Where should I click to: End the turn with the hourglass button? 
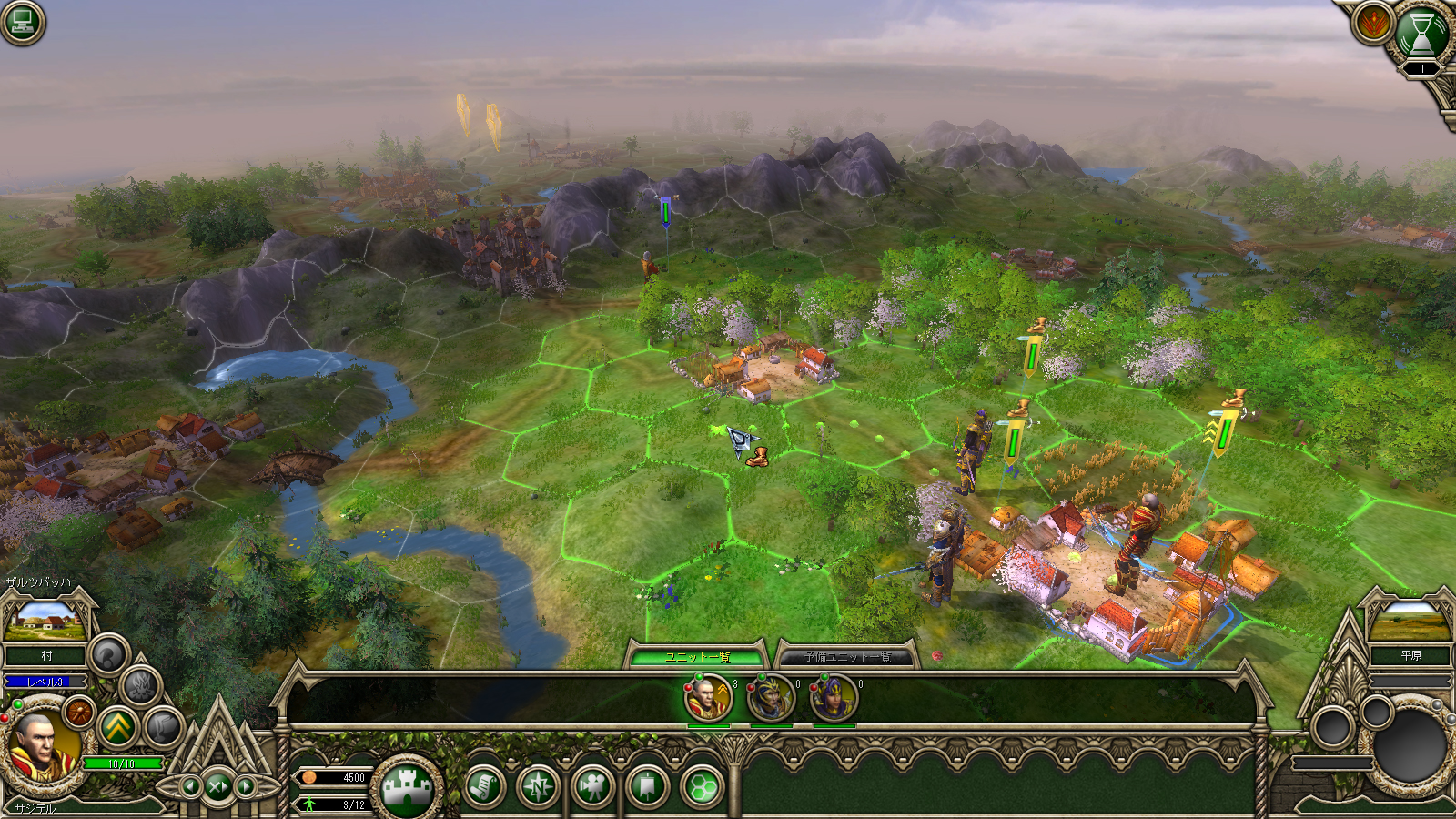(1421, 35)
